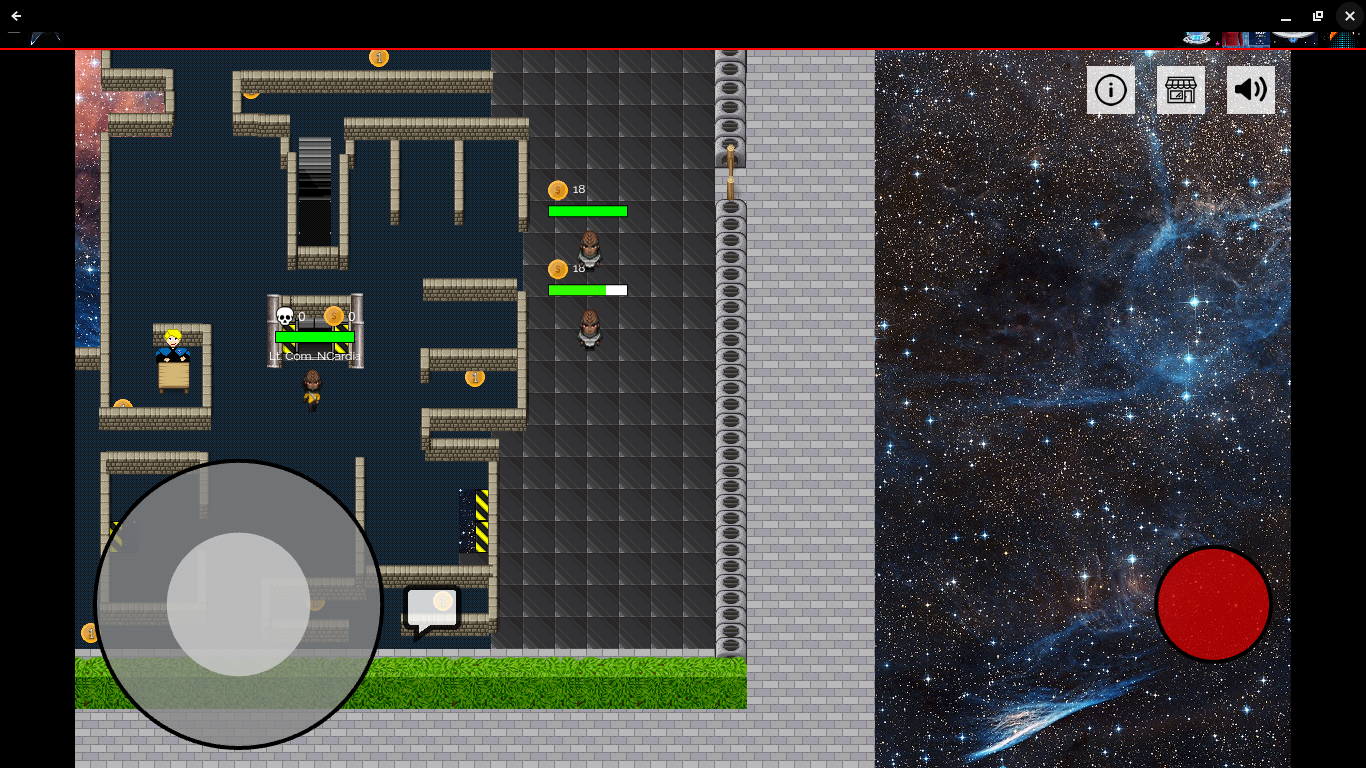Click the virtual joystick thumb pad
This screenshot has height=768, width=1366.
coord(238,604)
